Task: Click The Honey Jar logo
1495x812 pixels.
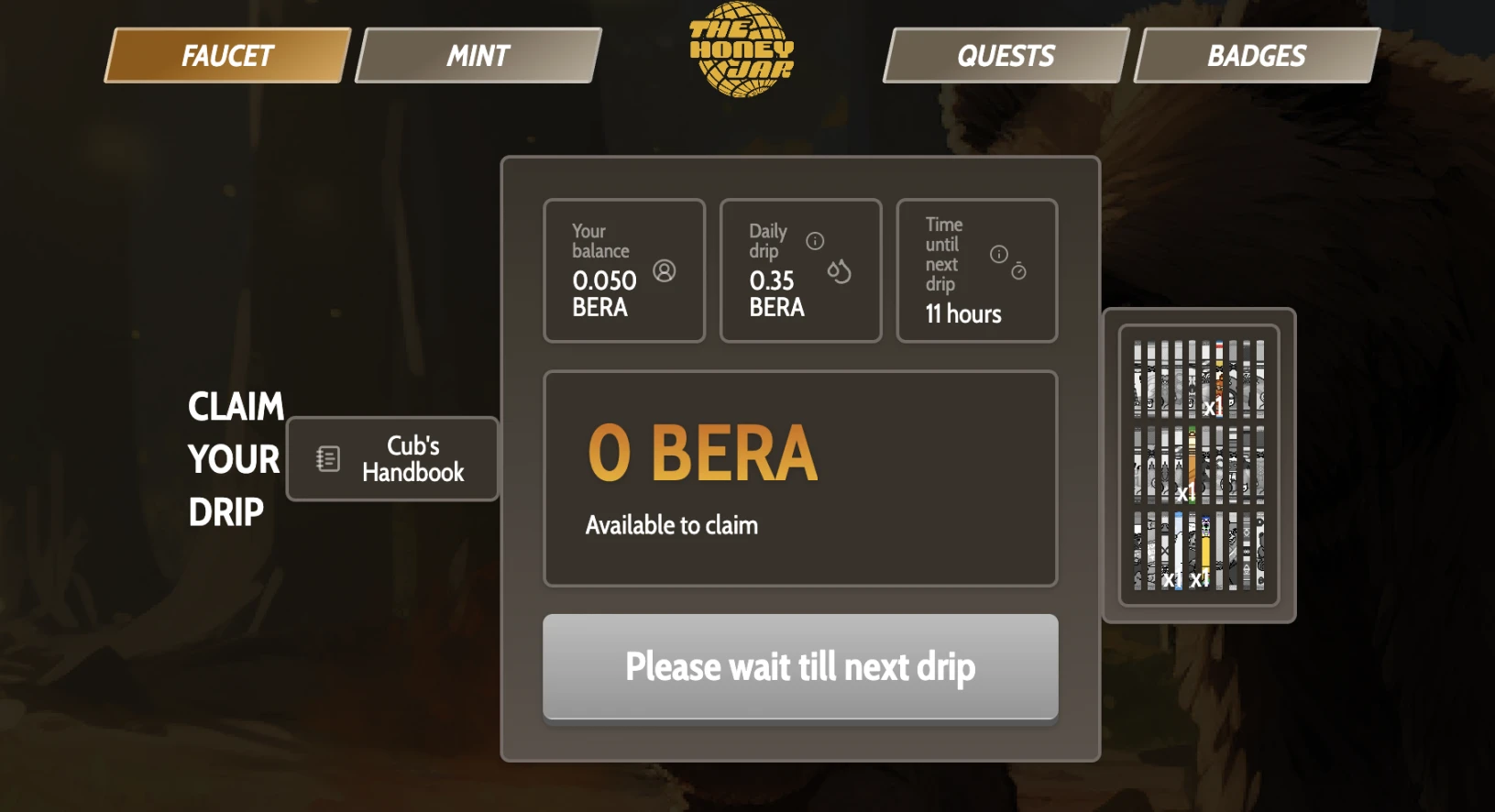Action: (742, 49)
